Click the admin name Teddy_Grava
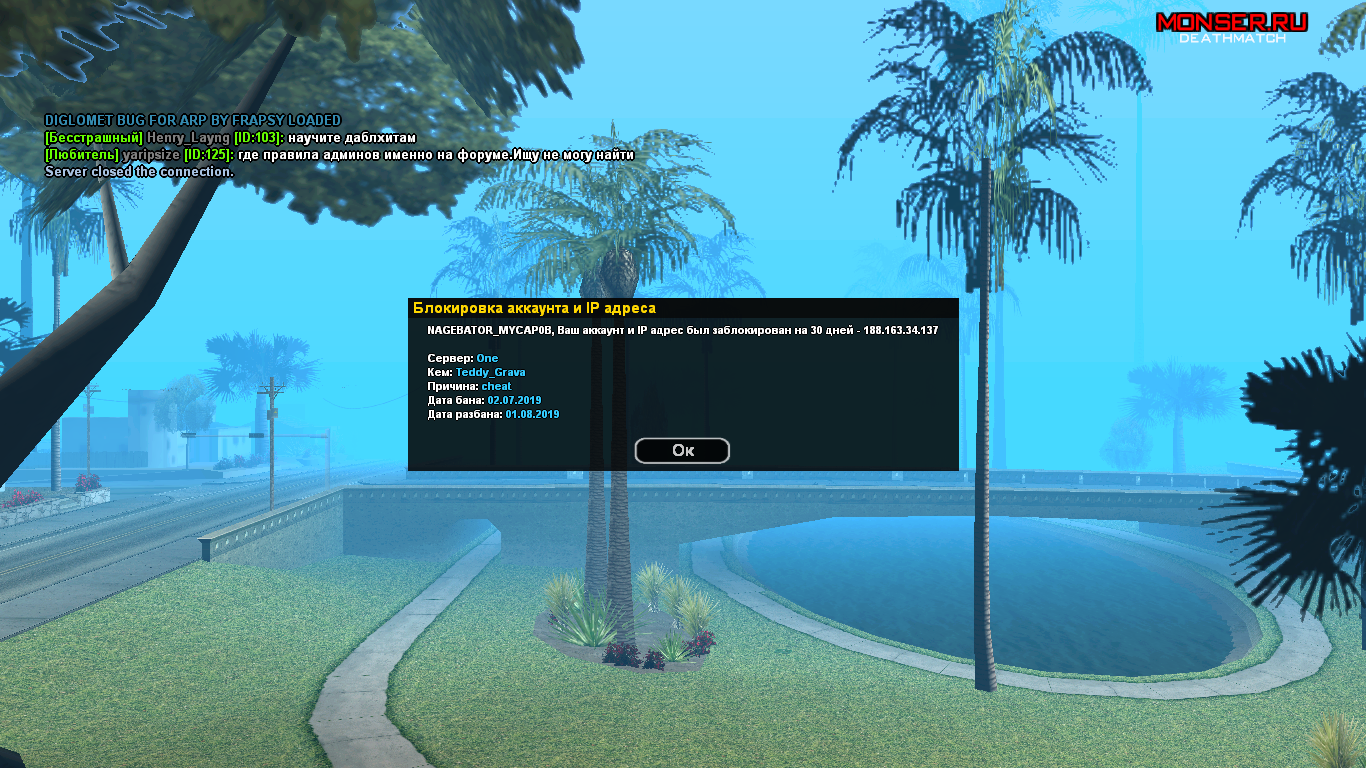This screenshot has height=768, width=1366. pyautogui.click(x=489, y=371)
